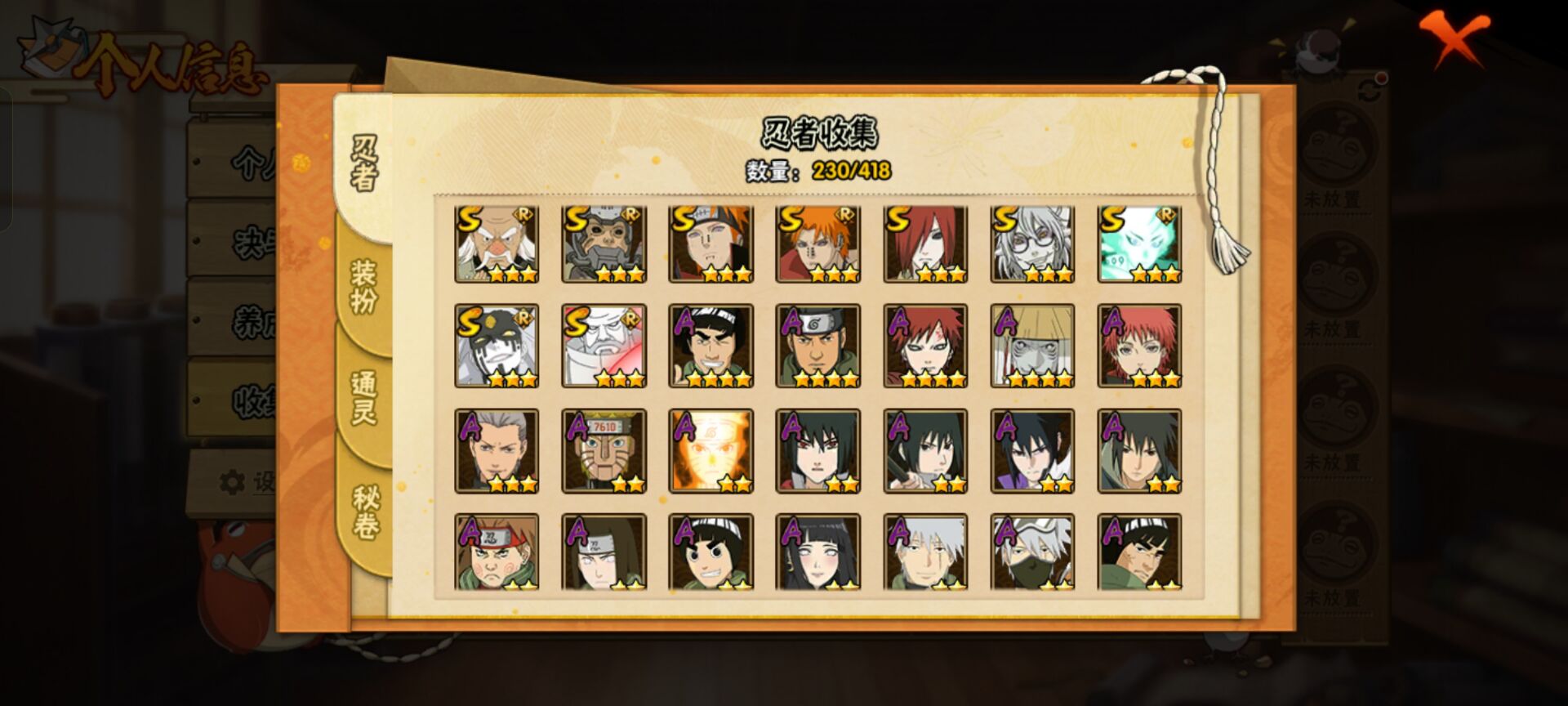Select the Nagato long red-haired S-rank portrait

[925, 244]
